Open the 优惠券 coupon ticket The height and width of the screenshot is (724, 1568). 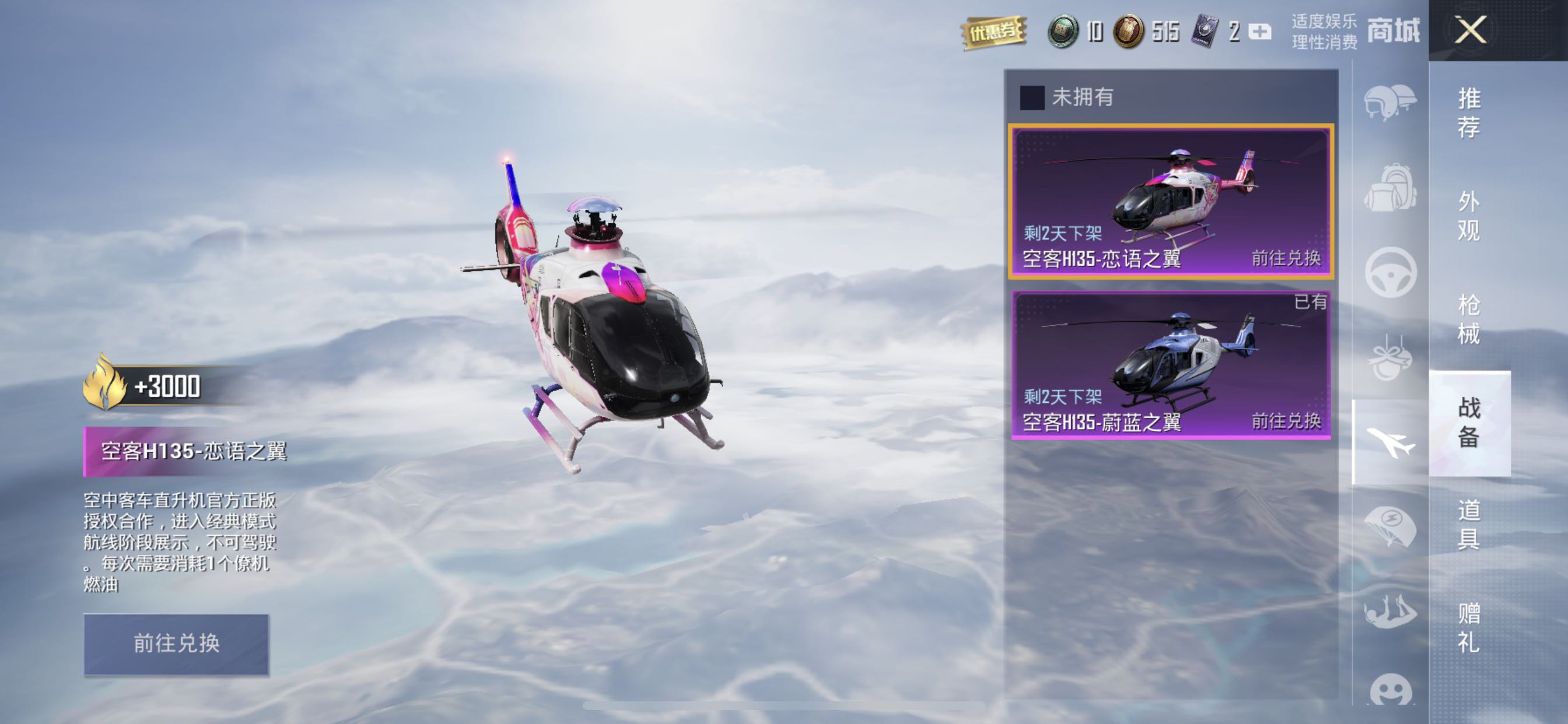tap(993, 31)
